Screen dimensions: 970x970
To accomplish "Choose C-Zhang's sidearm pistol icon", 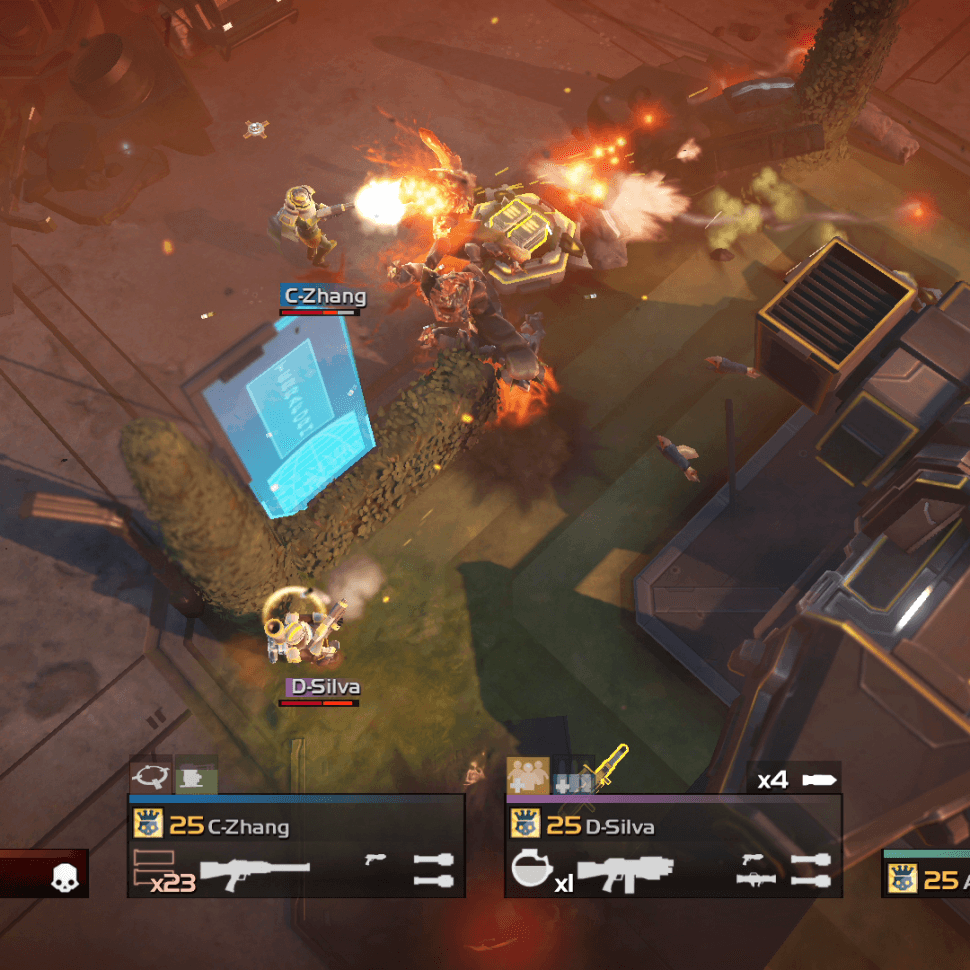I will [x=376, y=859].
